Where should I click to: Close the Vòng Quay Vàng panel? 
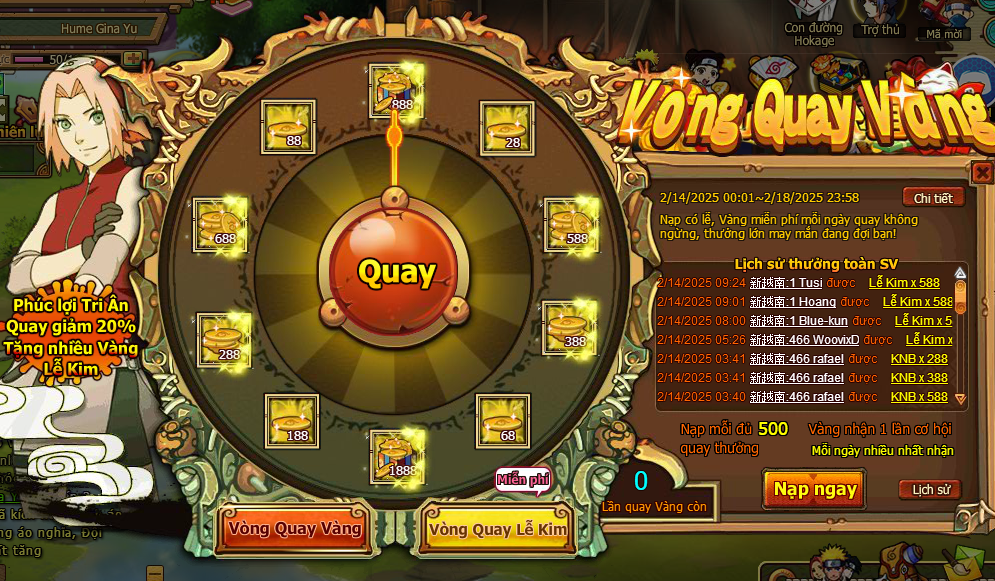981,172
